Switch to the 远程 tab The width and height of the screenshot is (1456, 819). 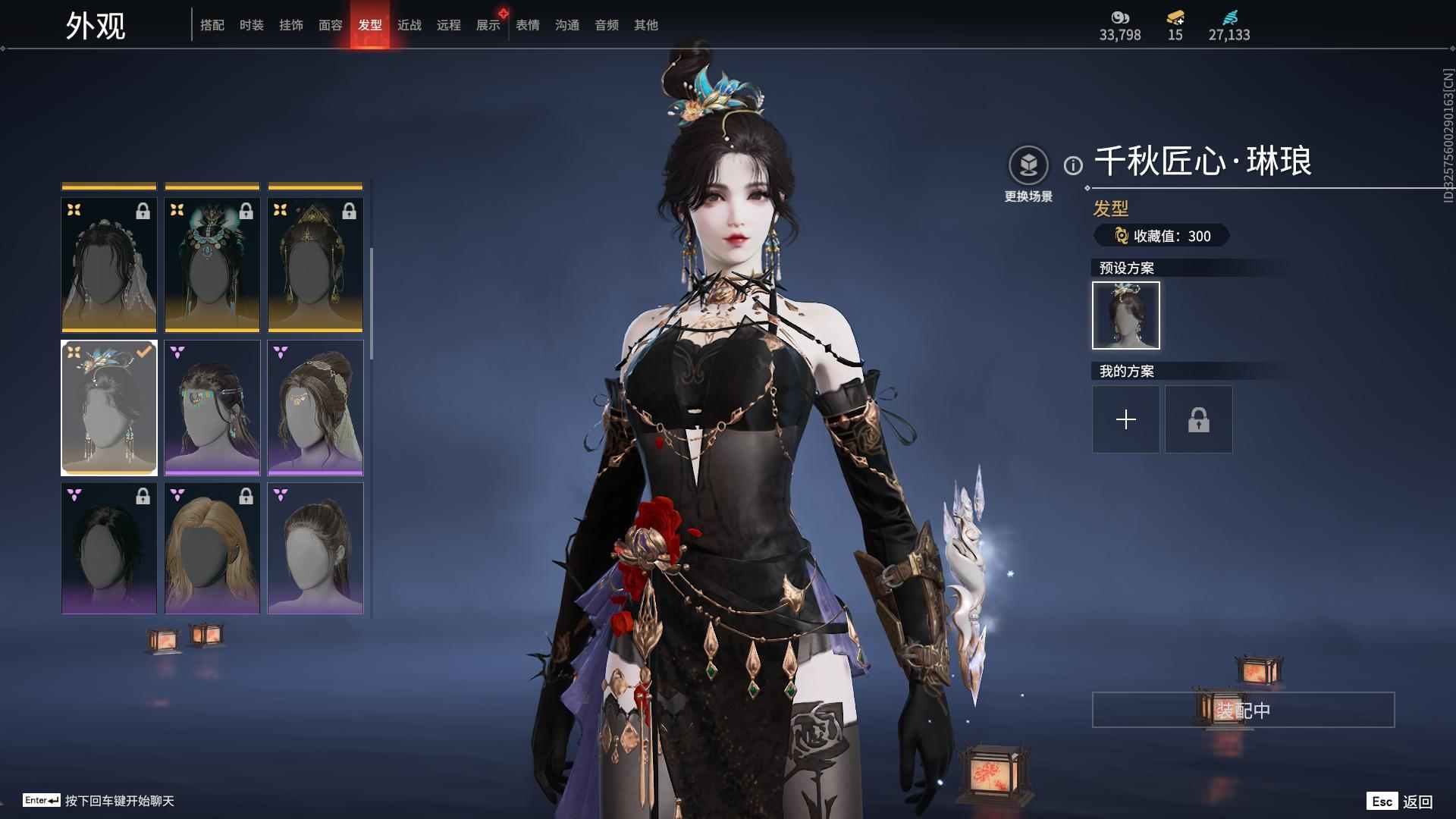pyautogui.click(x=449, y=25)
